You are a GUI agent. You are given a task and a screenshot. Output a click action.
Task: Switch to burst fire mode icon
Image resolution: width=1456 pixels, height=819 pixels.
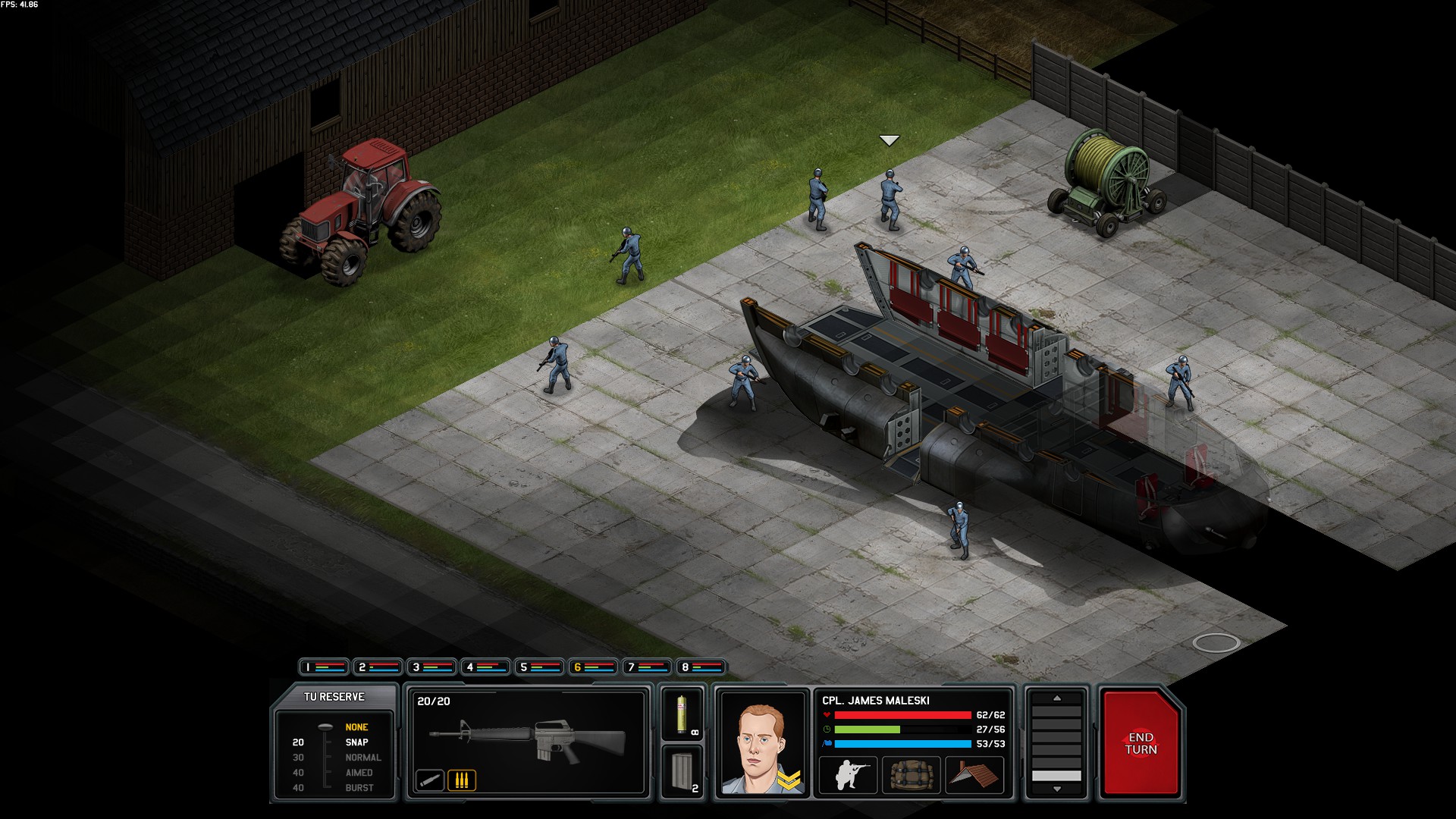(x=461, y=780)
